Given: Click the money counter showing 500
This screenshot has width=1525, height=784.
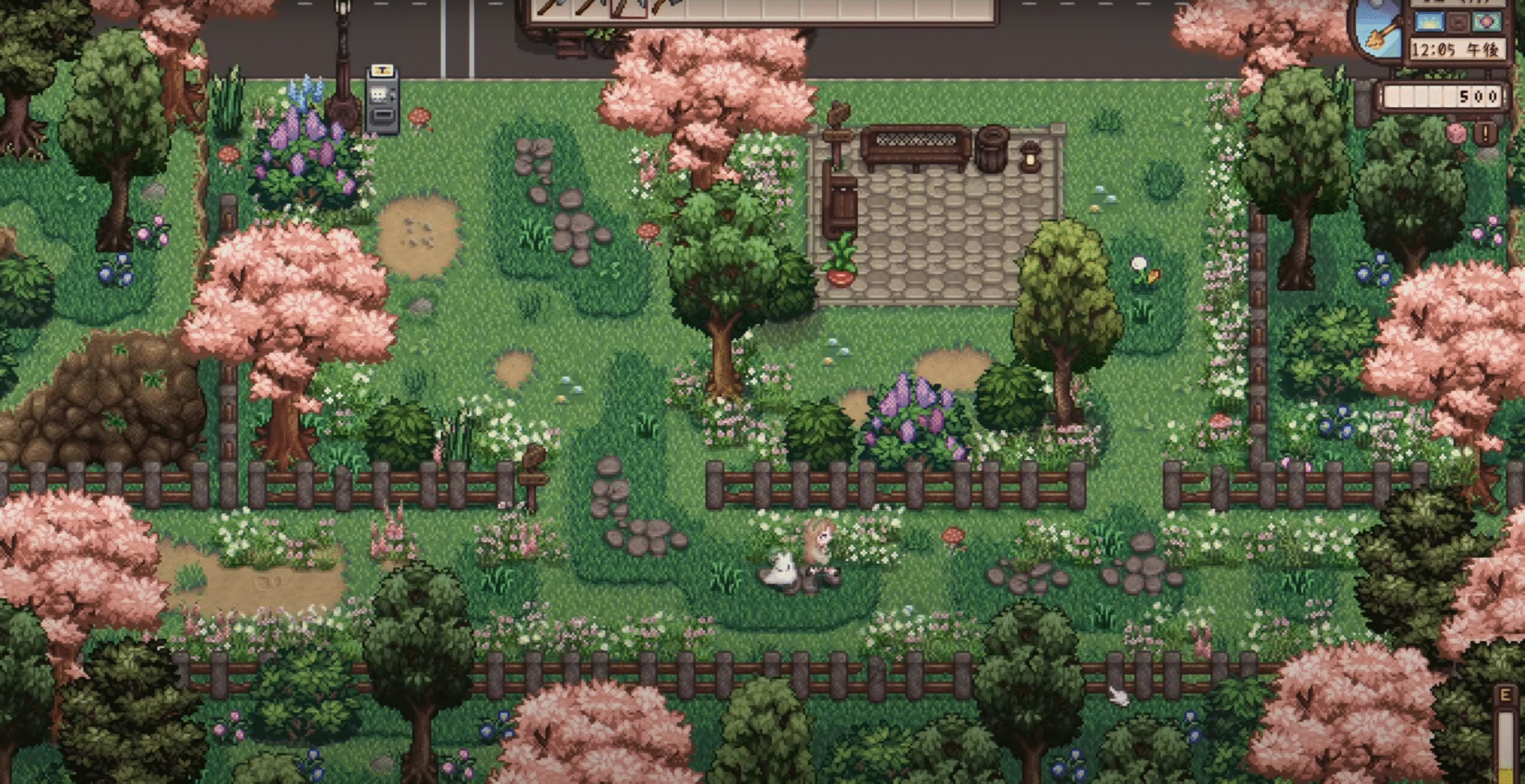Looking at the screenshot, I should click(x=1478, y=95).
